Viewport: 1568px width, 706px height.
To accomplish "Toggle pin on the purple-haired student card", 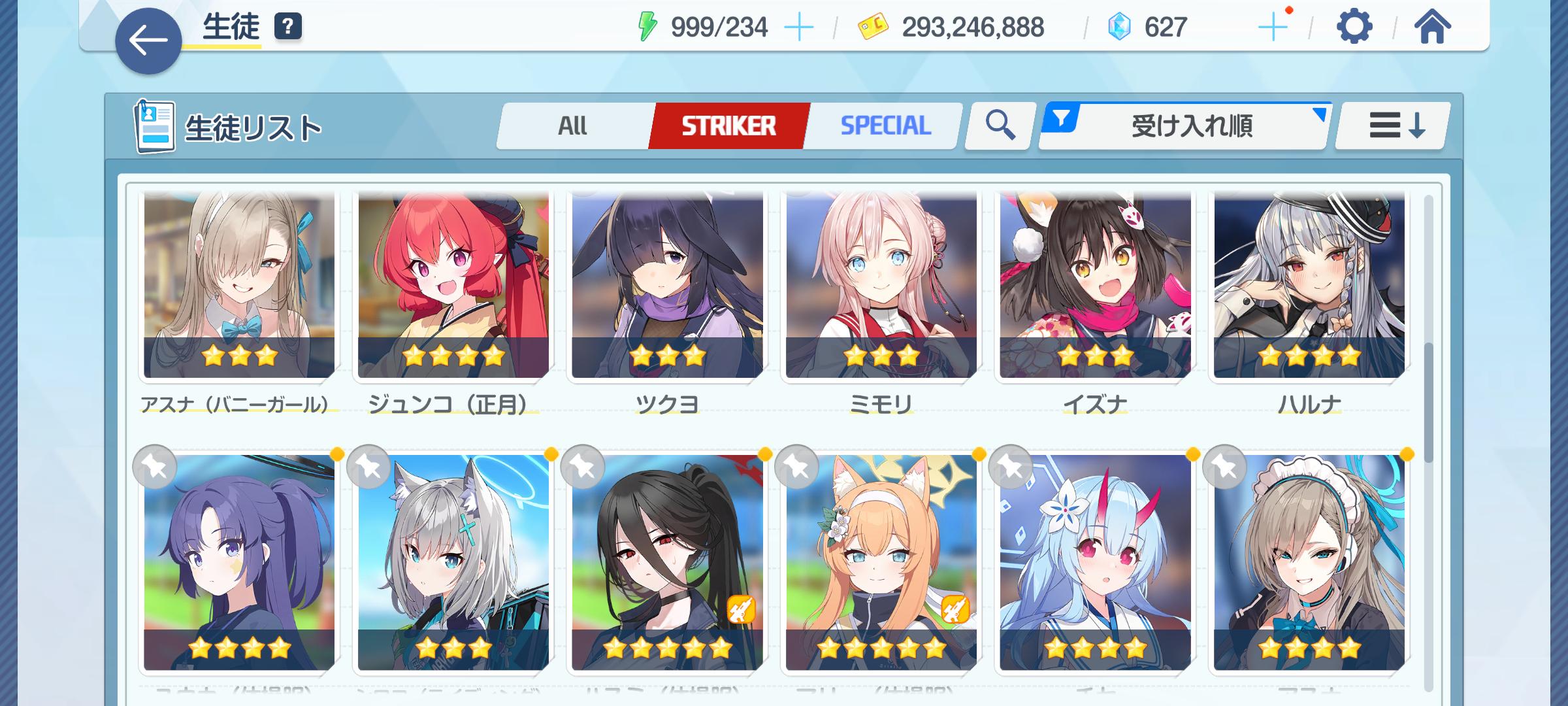I will (x=155, y=467).
